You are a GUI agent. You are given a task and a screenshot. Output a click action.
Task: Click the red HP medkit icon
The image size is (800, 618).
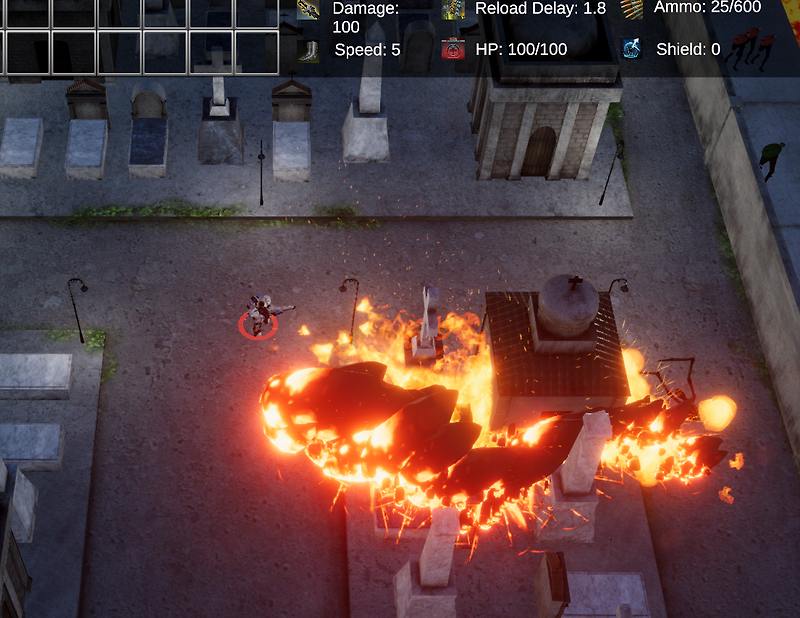(x=454, y=49)
